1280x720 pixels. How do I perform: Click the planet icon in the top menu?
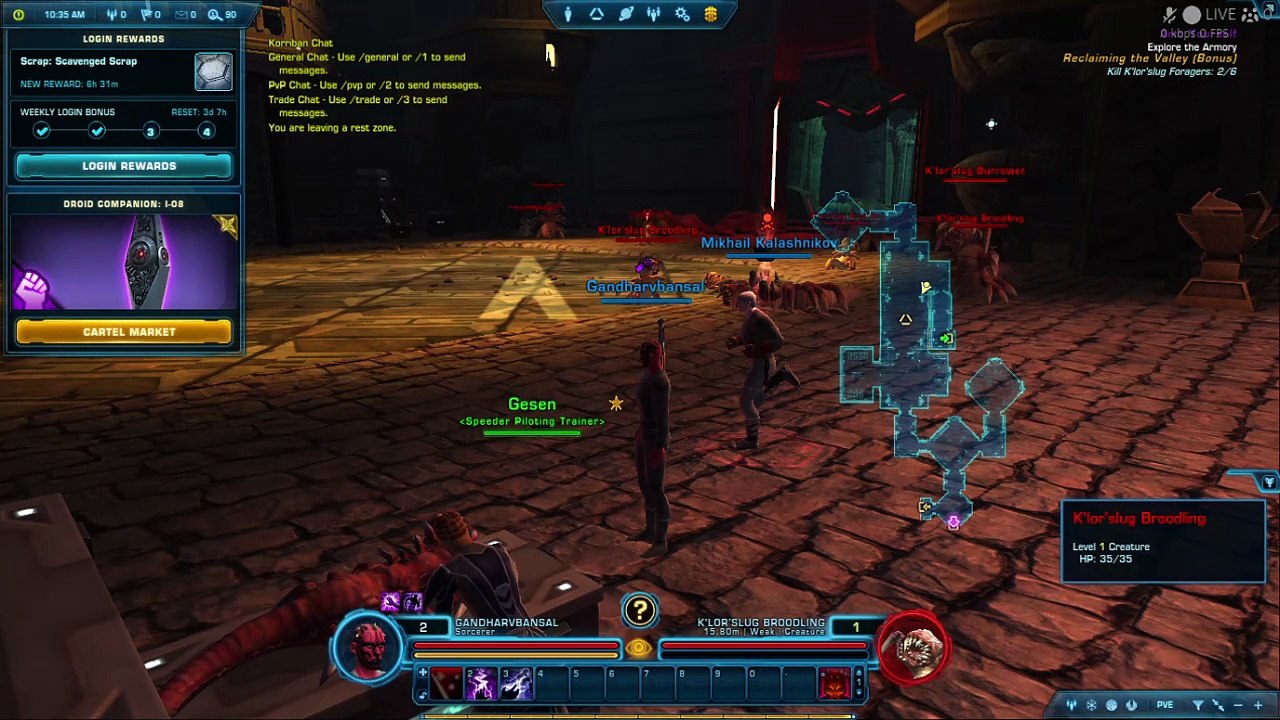(625, 14)
